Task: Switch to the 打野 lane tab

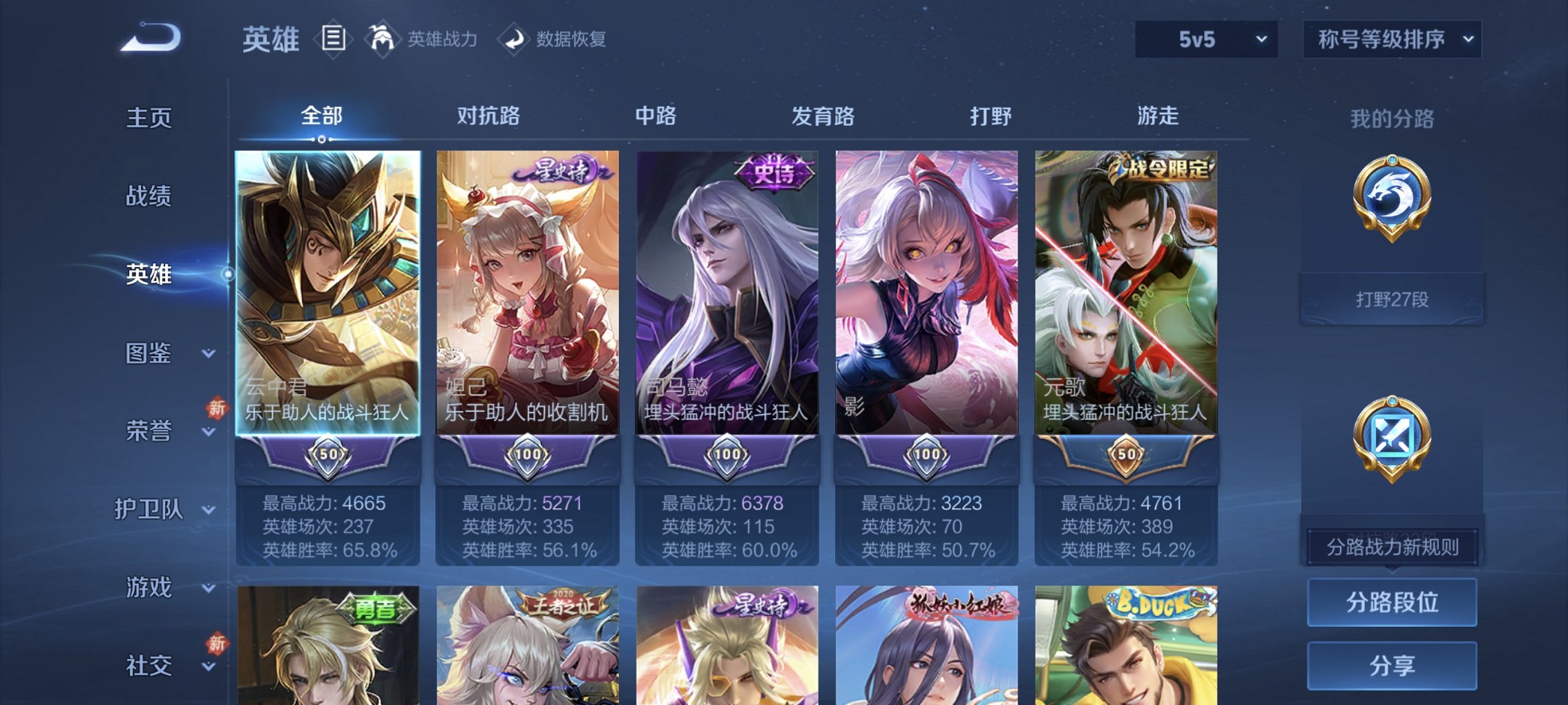Action: 990,117
